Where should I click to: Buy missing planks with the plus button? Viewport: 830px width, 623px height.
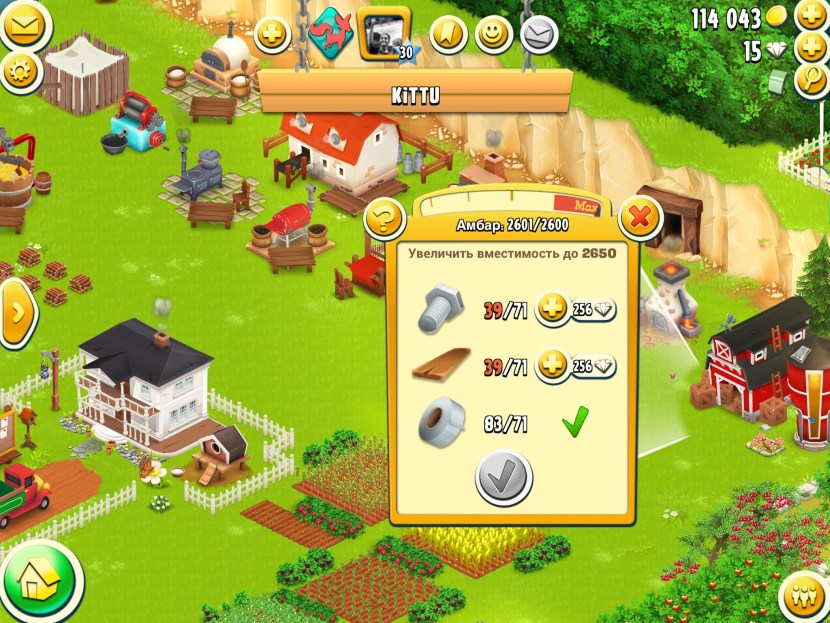pos(552,366)
